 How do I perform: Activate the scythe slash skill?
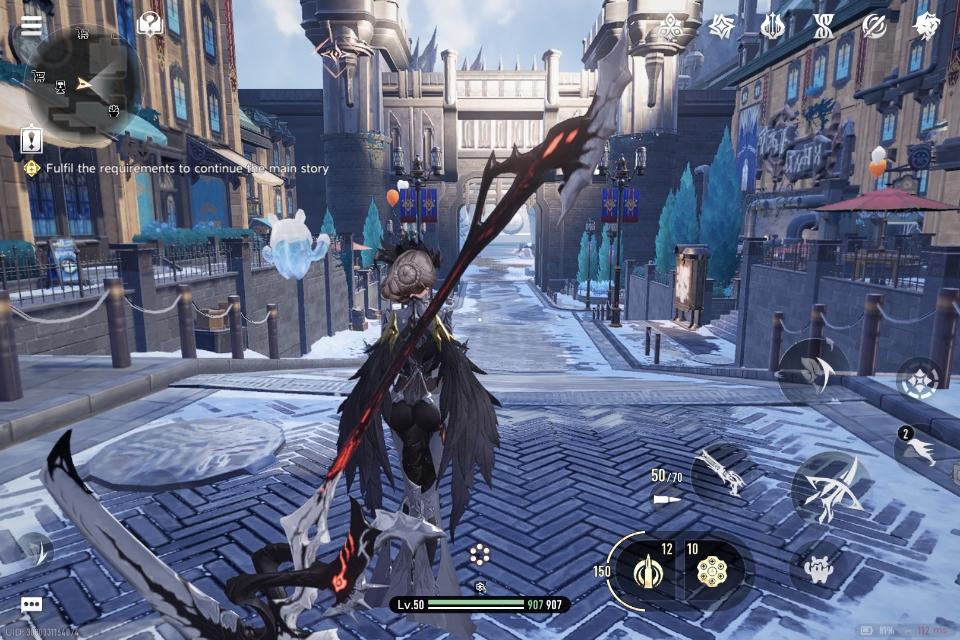815,372
